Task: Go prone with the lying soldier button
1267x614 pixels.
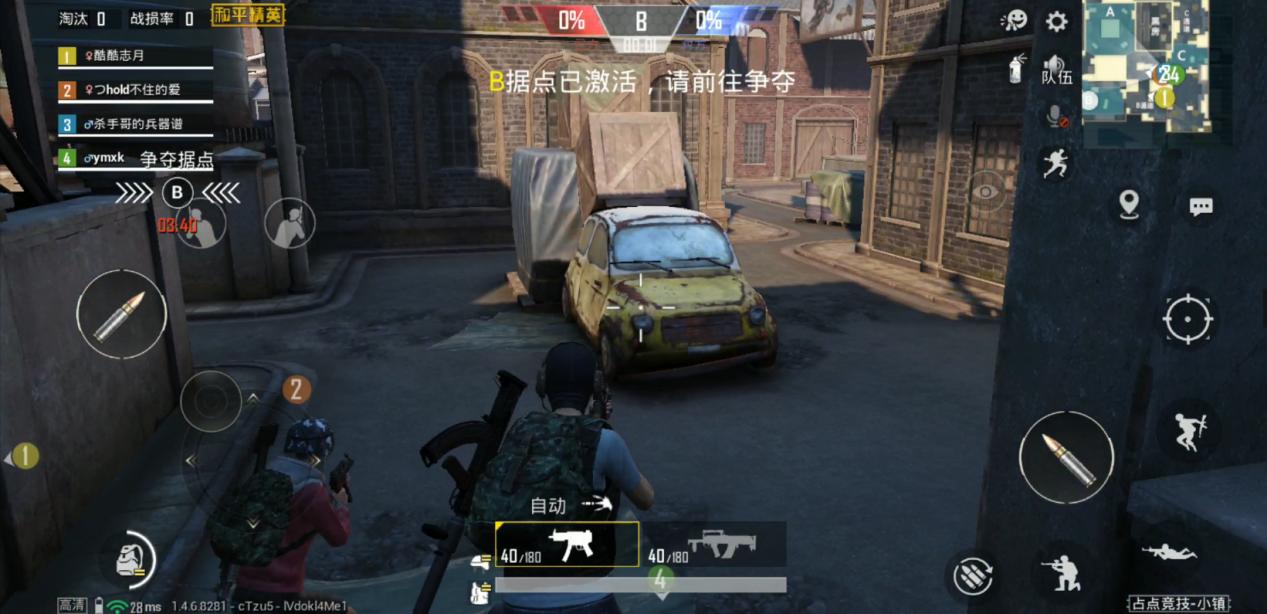Action: point(1168,551)
